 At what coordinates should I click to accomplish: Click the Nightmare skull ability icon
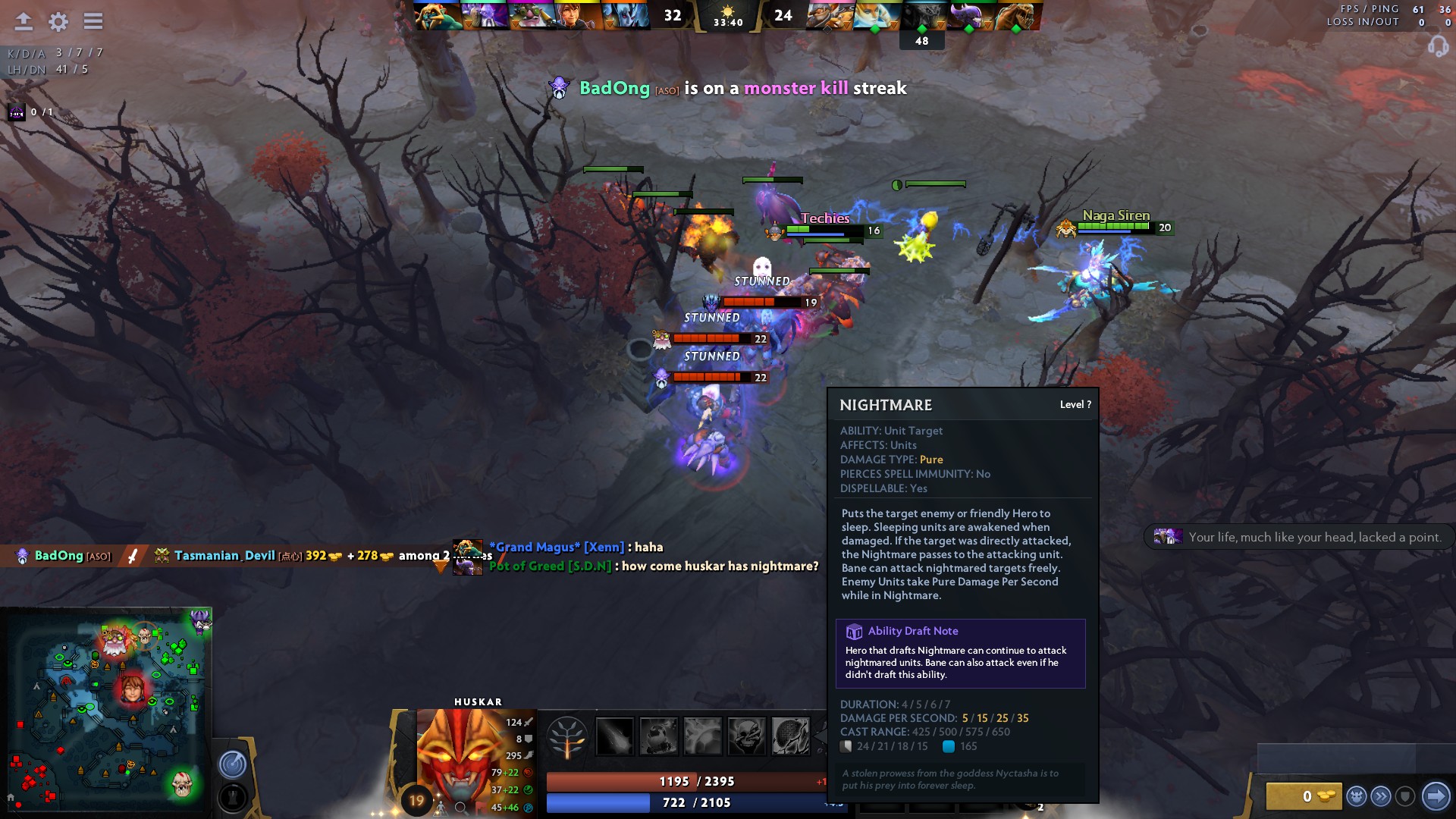coord(748,738)
